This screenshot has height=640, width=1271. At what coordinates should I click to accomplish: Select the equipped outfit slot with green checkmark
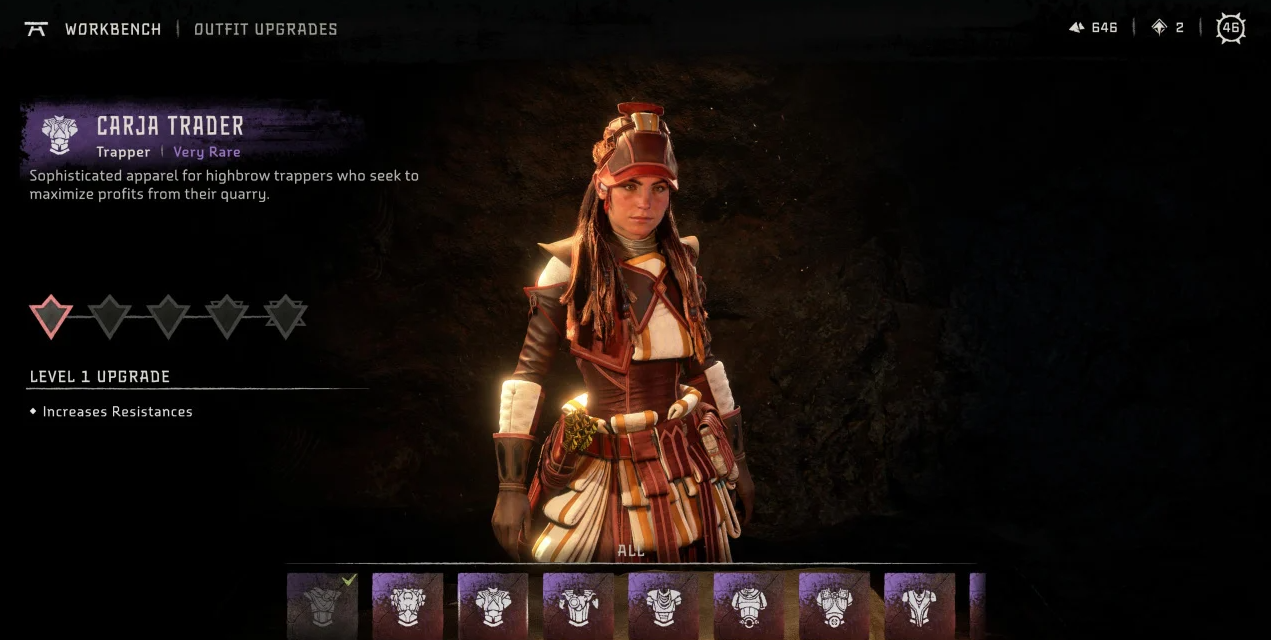click(x=322, y=605)
